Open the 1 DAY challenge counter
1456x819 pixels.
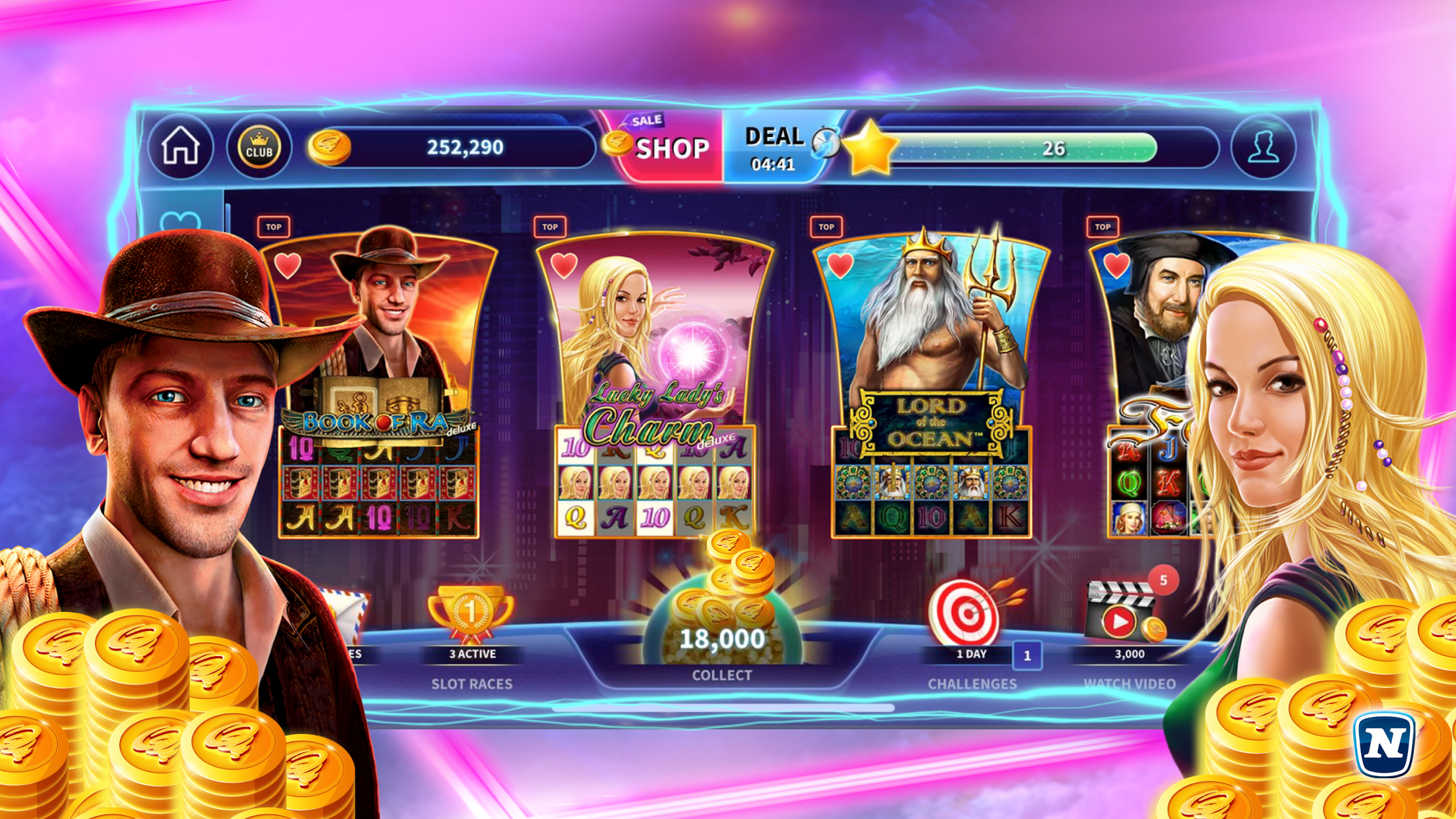click(971, 654)
